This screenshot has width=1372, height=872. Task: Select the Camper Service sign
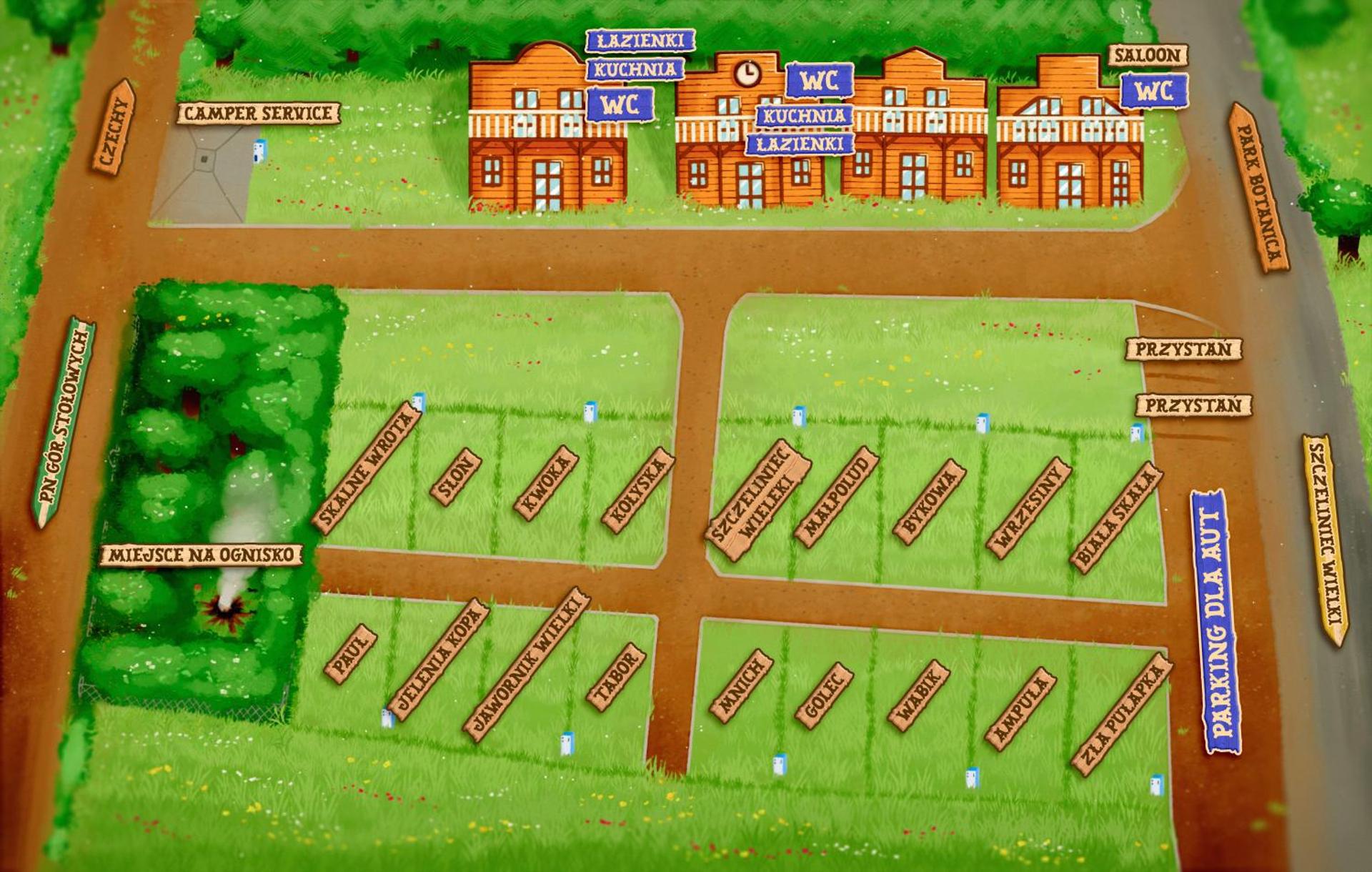click(x=258, y=113)
